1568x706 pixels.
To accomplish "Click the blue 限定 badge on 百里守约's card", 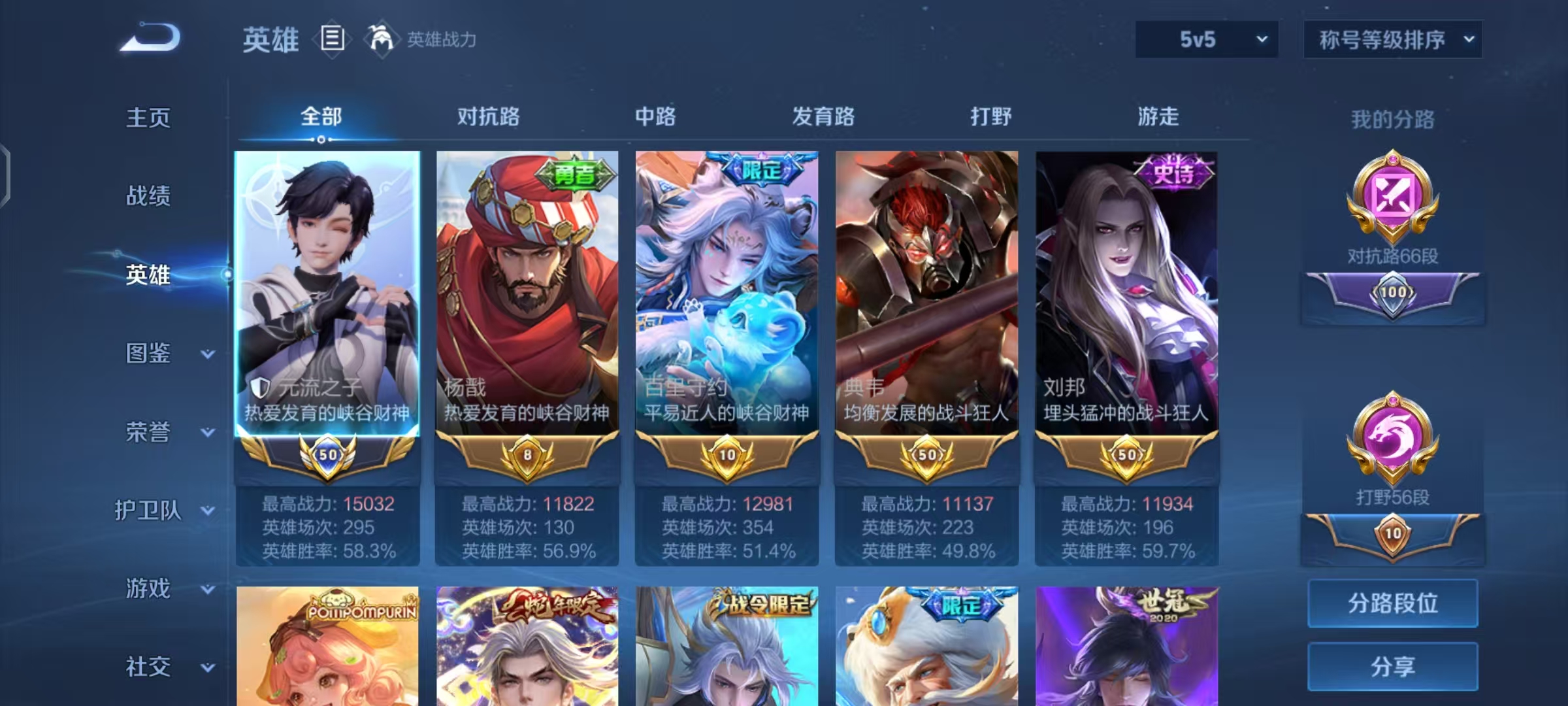I will (x=762, y=169).
